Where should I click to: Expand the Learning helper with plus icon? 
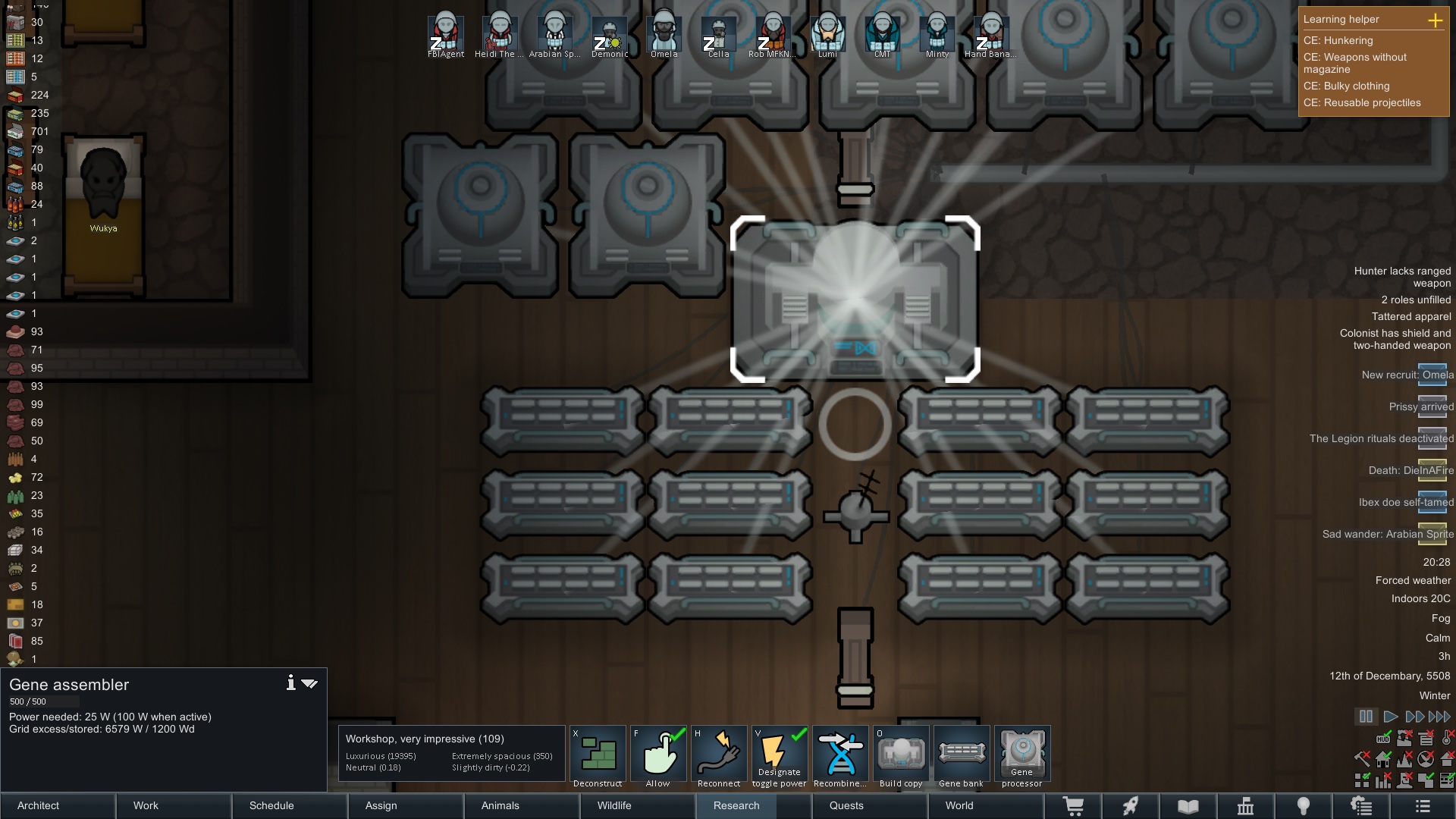[1437, 21]
